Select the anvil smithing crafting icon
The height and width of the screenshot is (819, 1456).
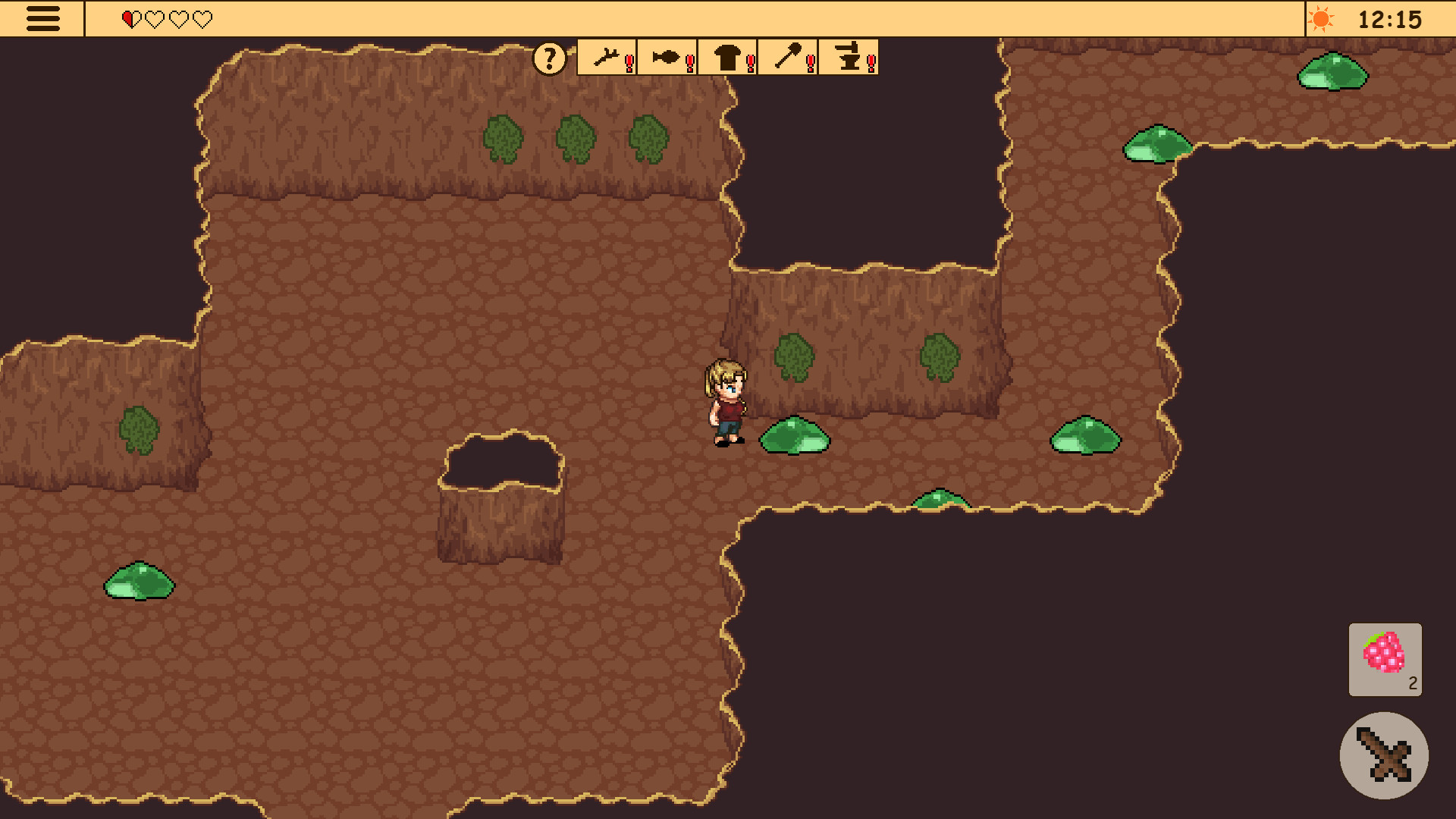[x=848, y=58]
